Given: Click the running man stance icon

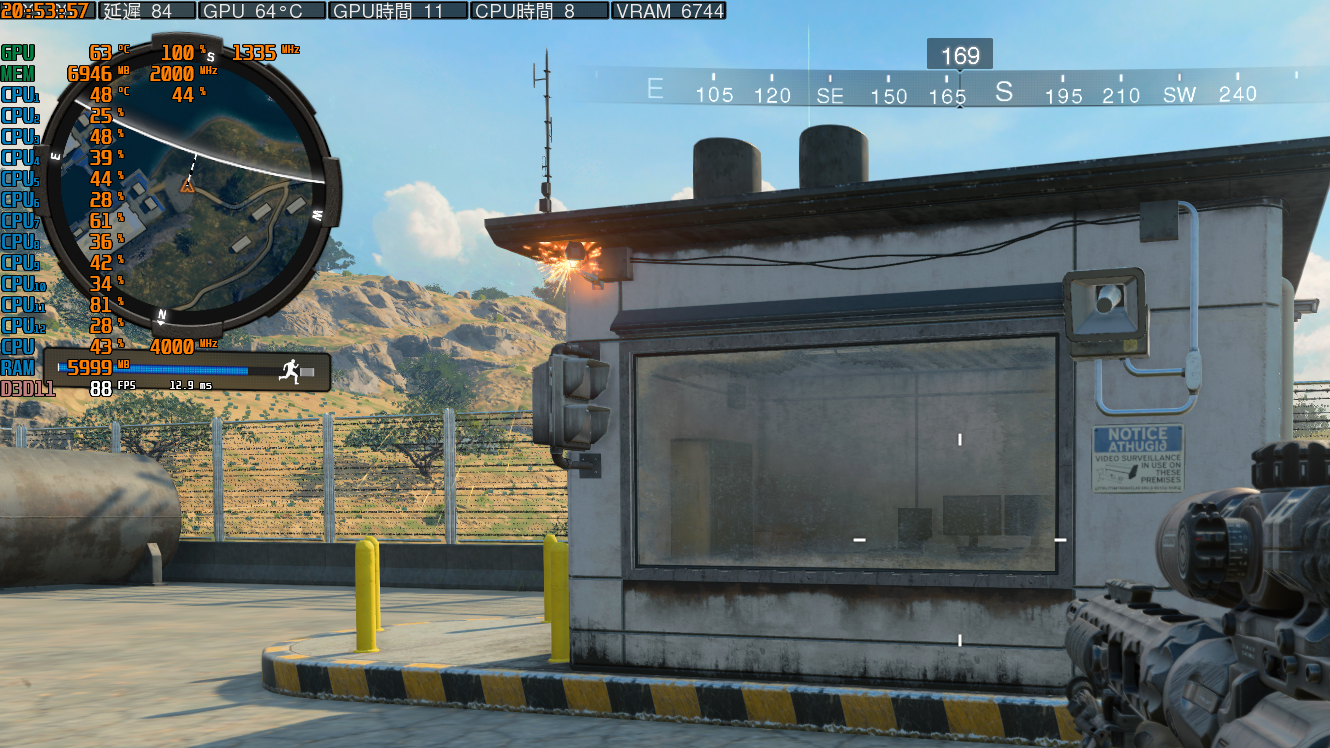Looking at the screenshot, I should tap(288, 370).
